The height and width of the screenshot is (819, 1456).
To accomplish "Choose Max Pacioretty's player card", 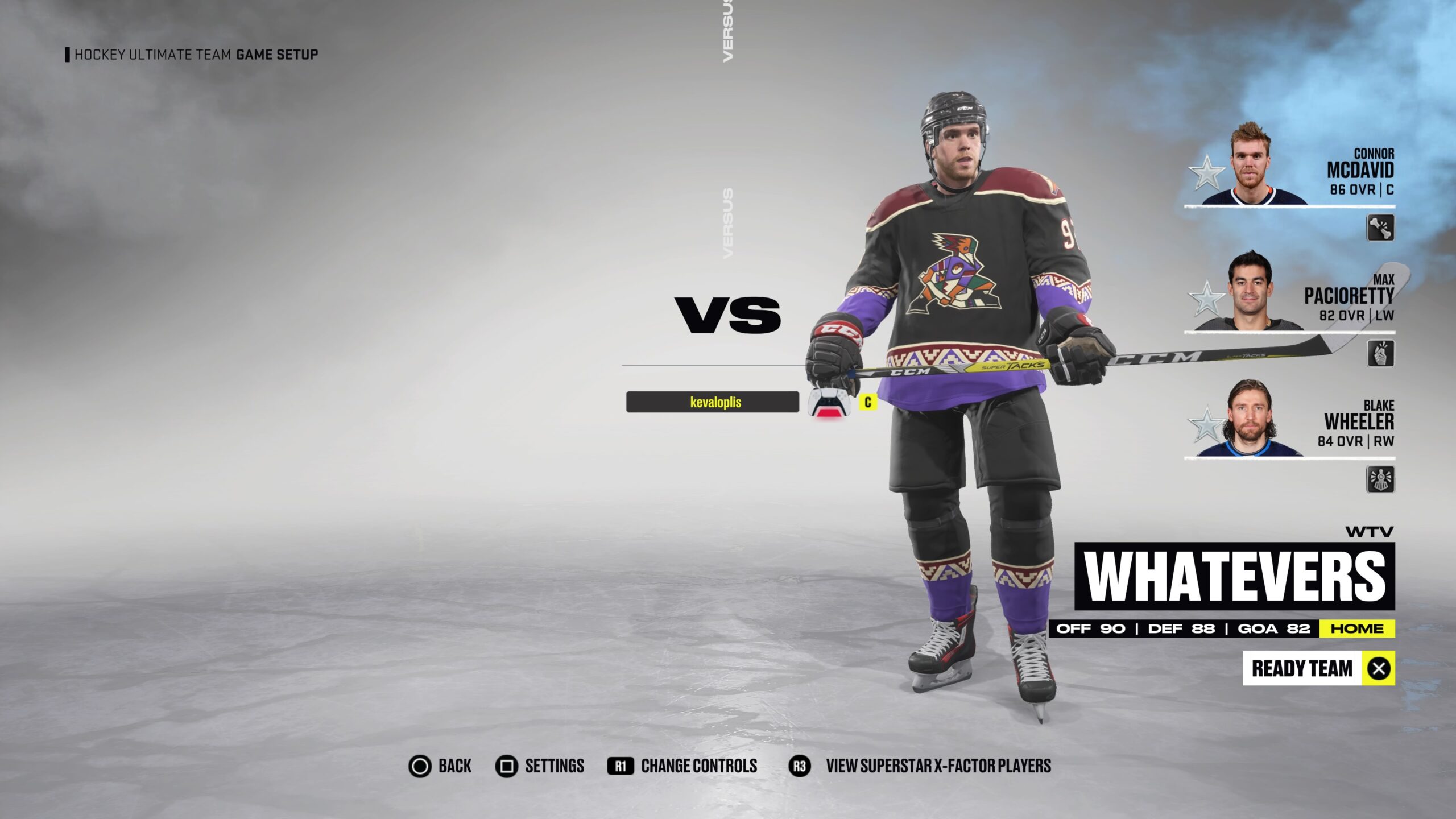I will point(1291,295).
